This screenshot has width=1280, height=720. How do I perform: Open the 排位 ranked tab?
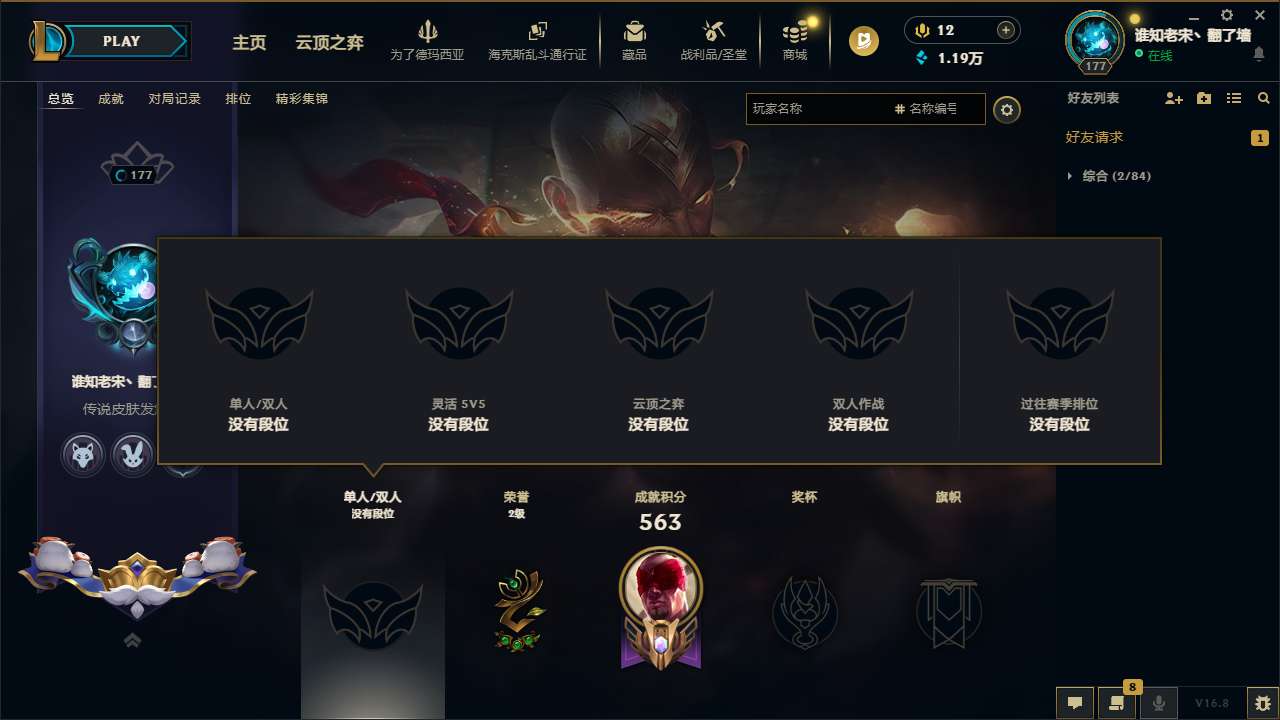(x=238, y=98)
